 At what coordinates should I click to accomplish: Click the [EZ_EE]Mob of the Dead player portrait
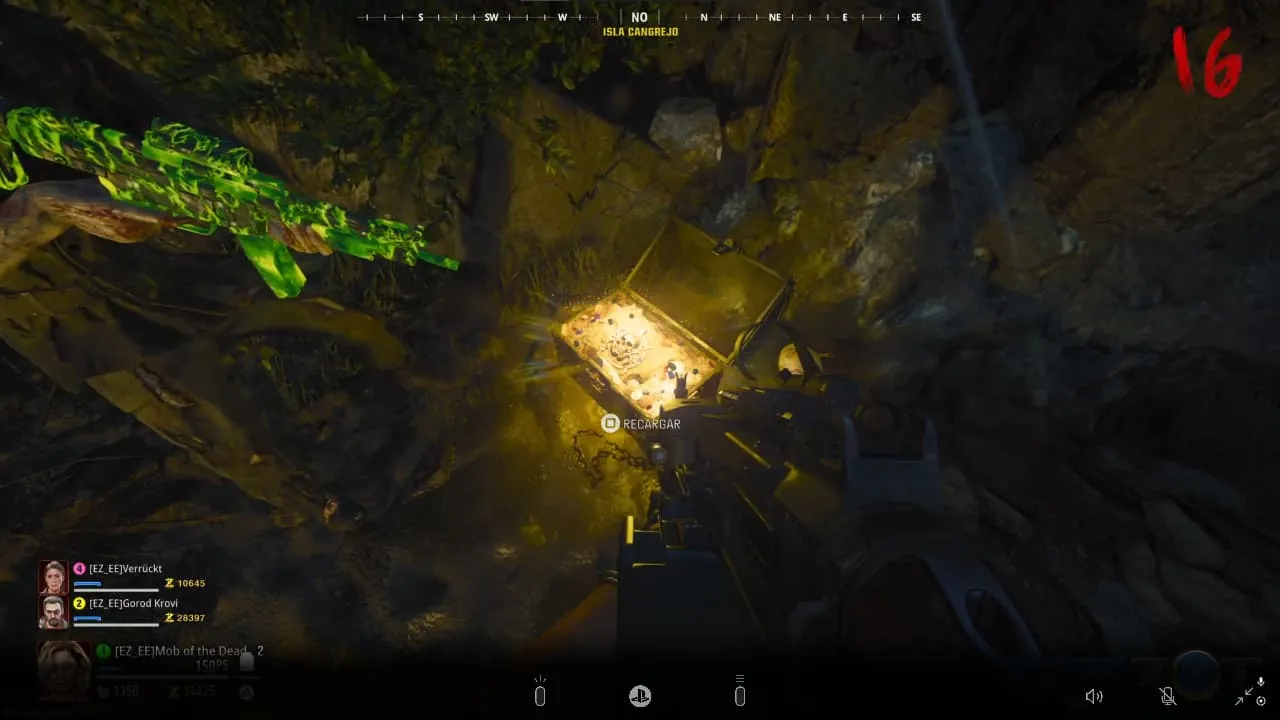click(63, 667)
